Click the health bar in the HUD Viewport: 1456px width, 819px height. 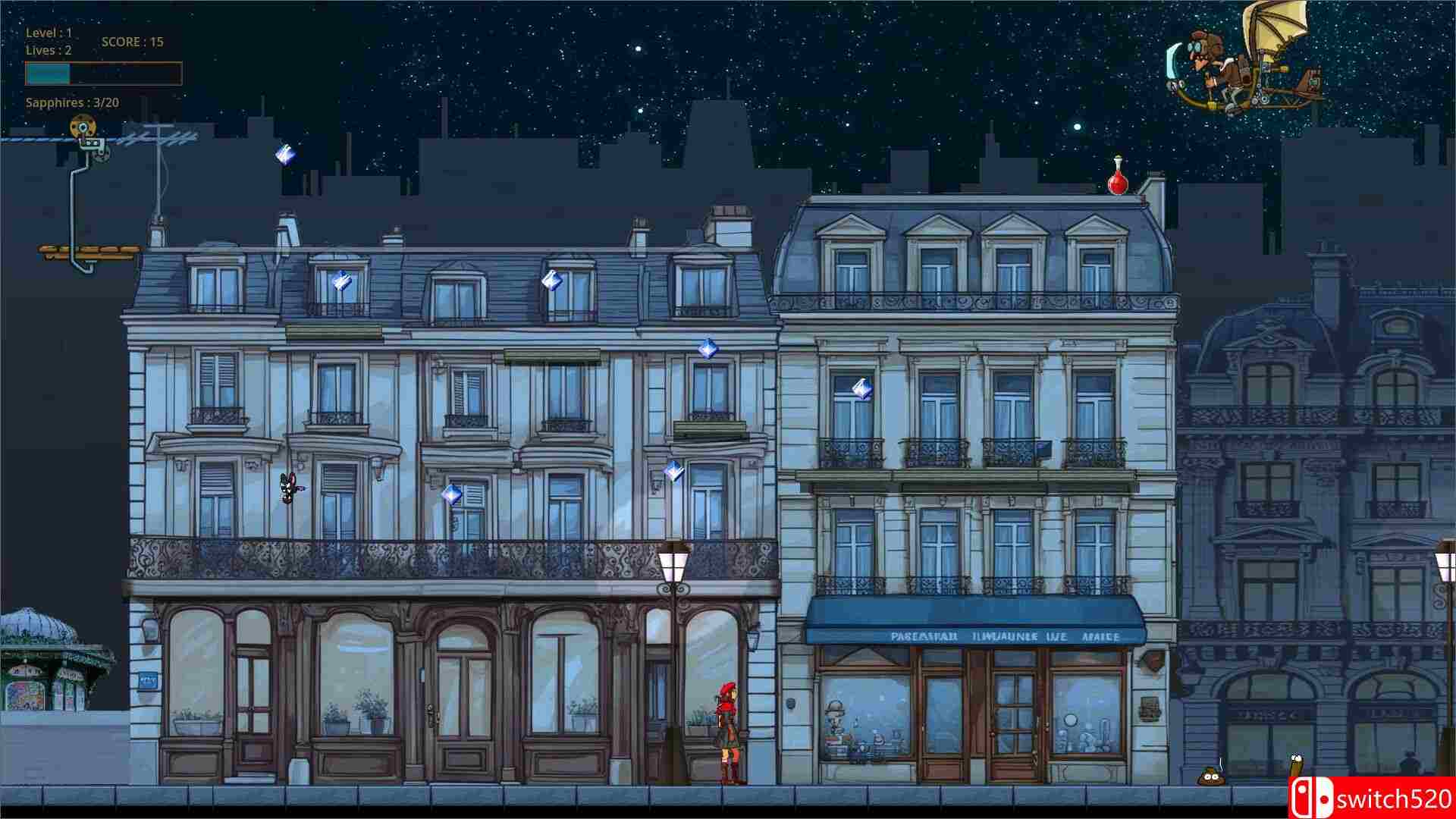point(102,74)
